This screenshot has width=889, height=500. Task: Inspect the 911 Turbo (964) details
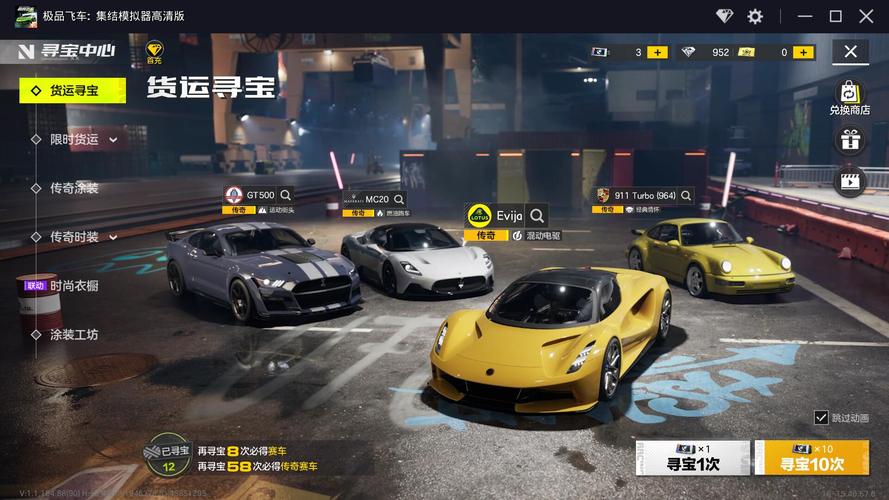[684, 195]
